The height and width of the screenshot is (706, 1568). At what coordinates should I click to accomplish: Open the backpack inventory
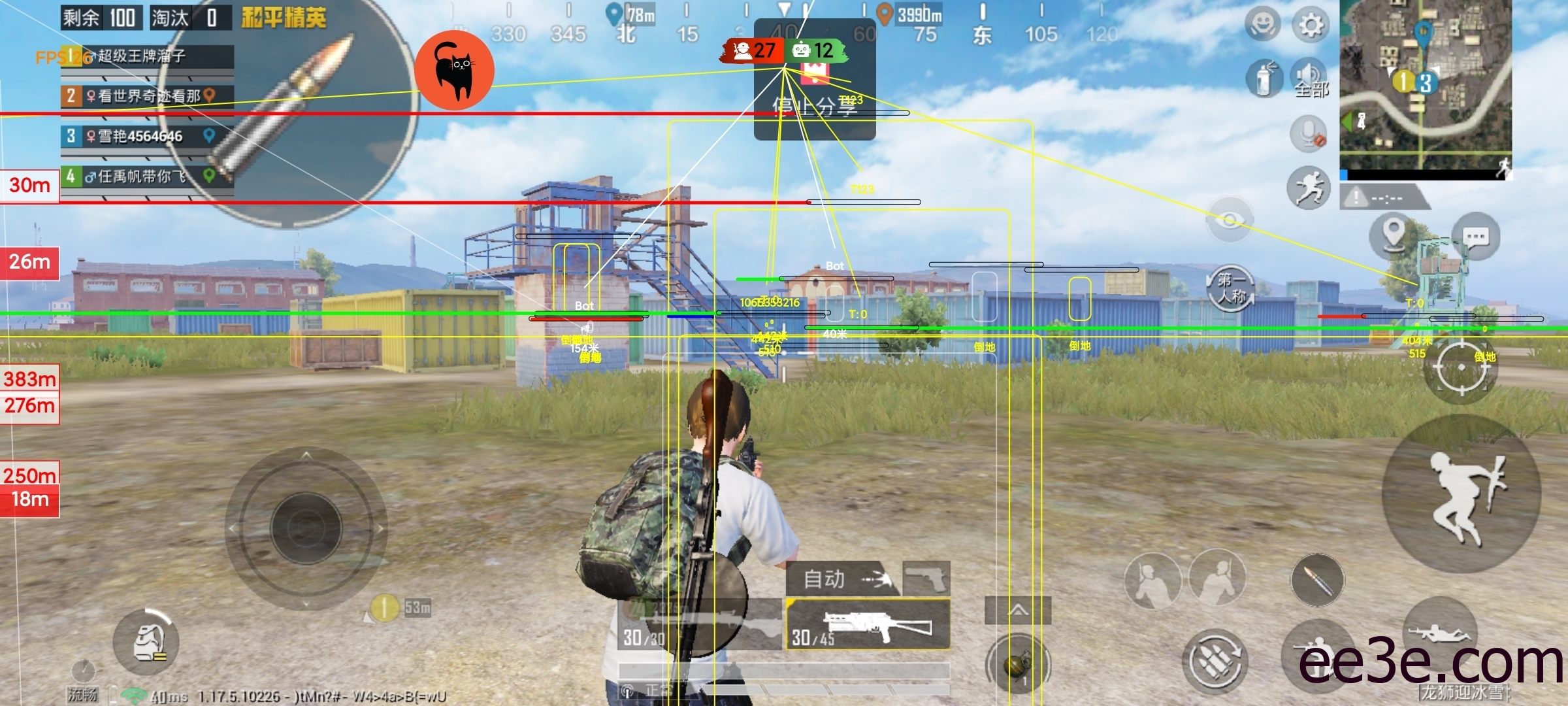click(146, 643)
